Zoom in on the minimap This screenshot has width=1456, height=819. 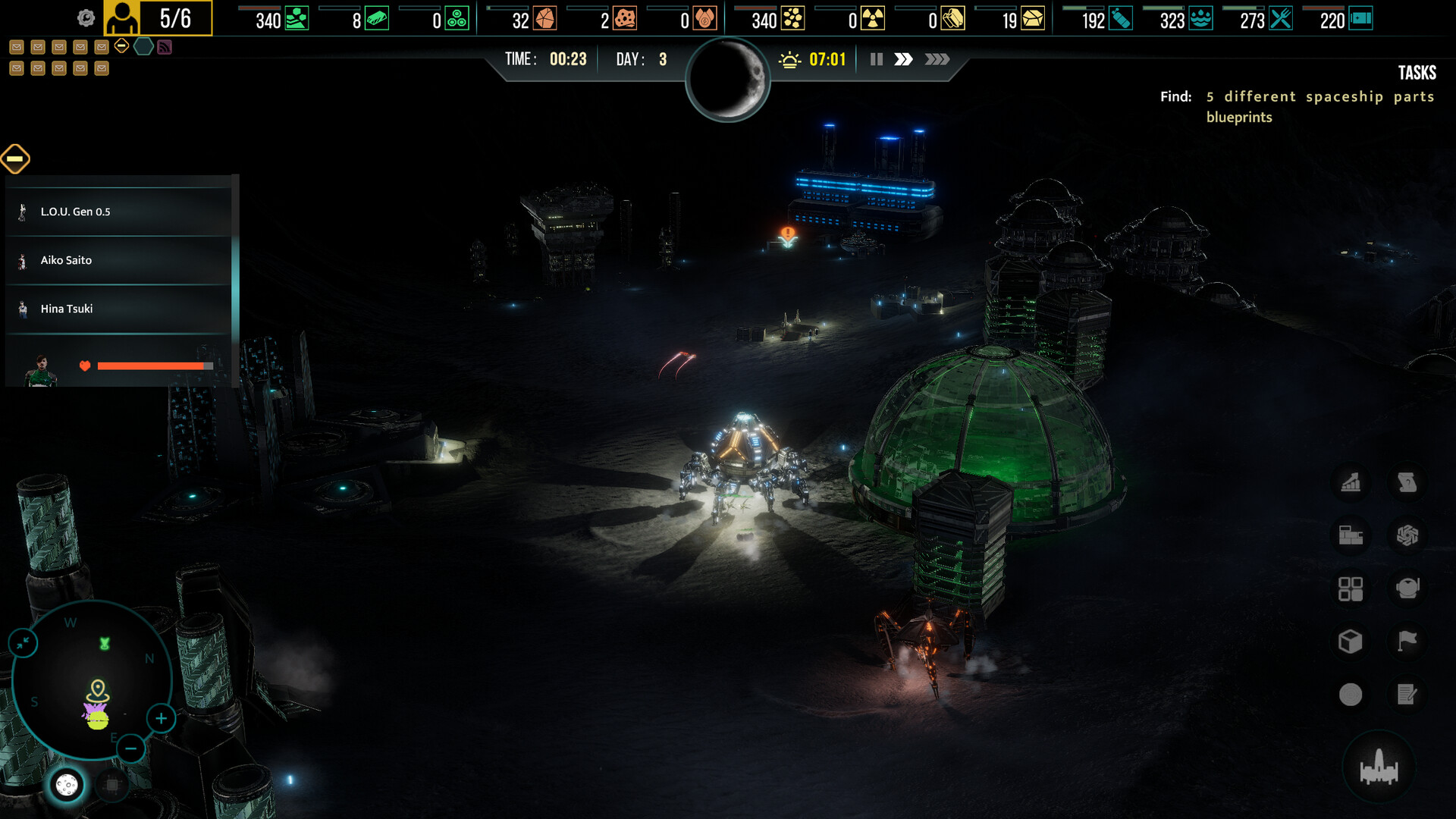pyautogui.click(x=160, y=718)
